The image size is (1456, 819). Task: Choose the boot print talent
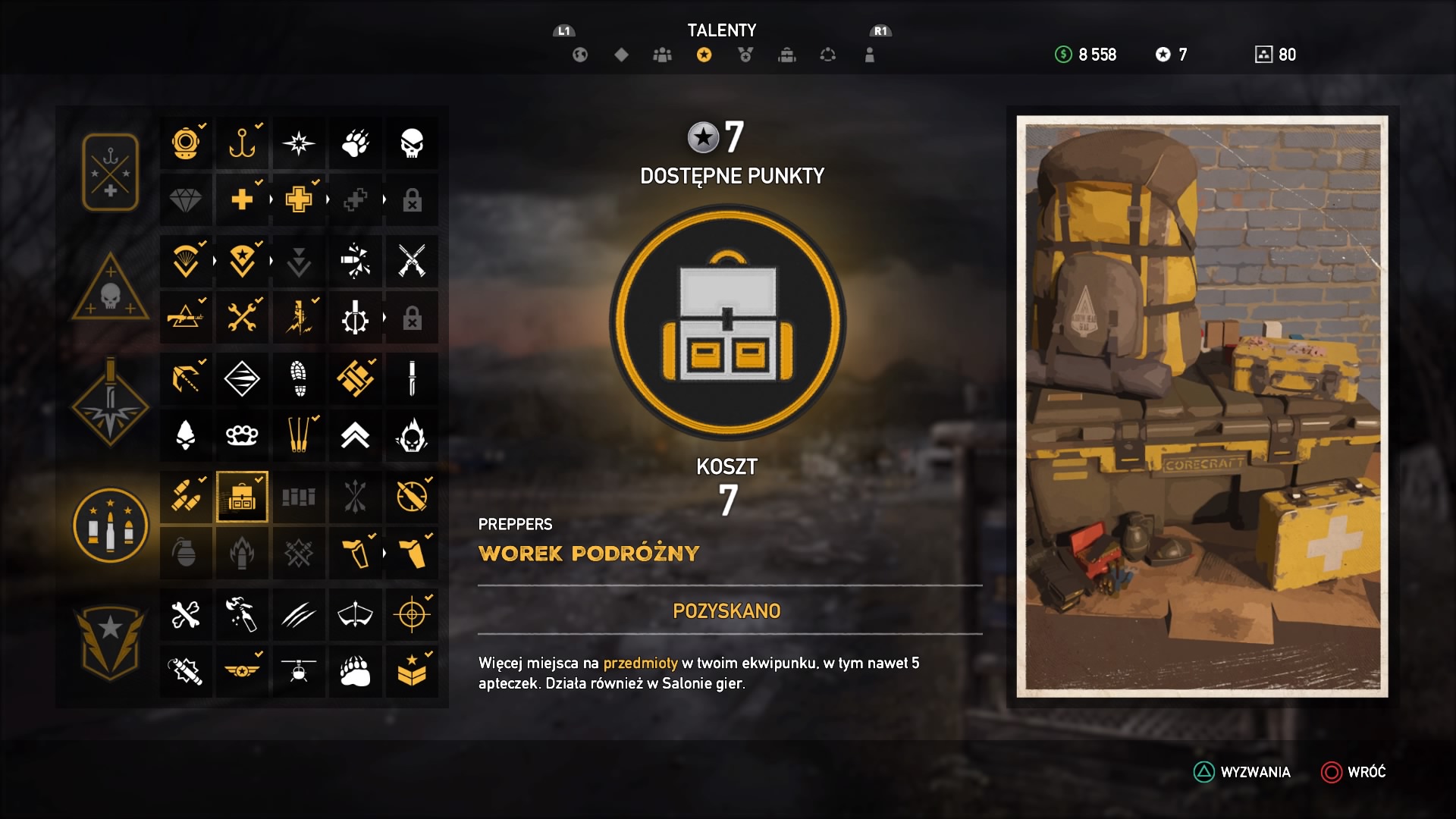coord(299,378)
